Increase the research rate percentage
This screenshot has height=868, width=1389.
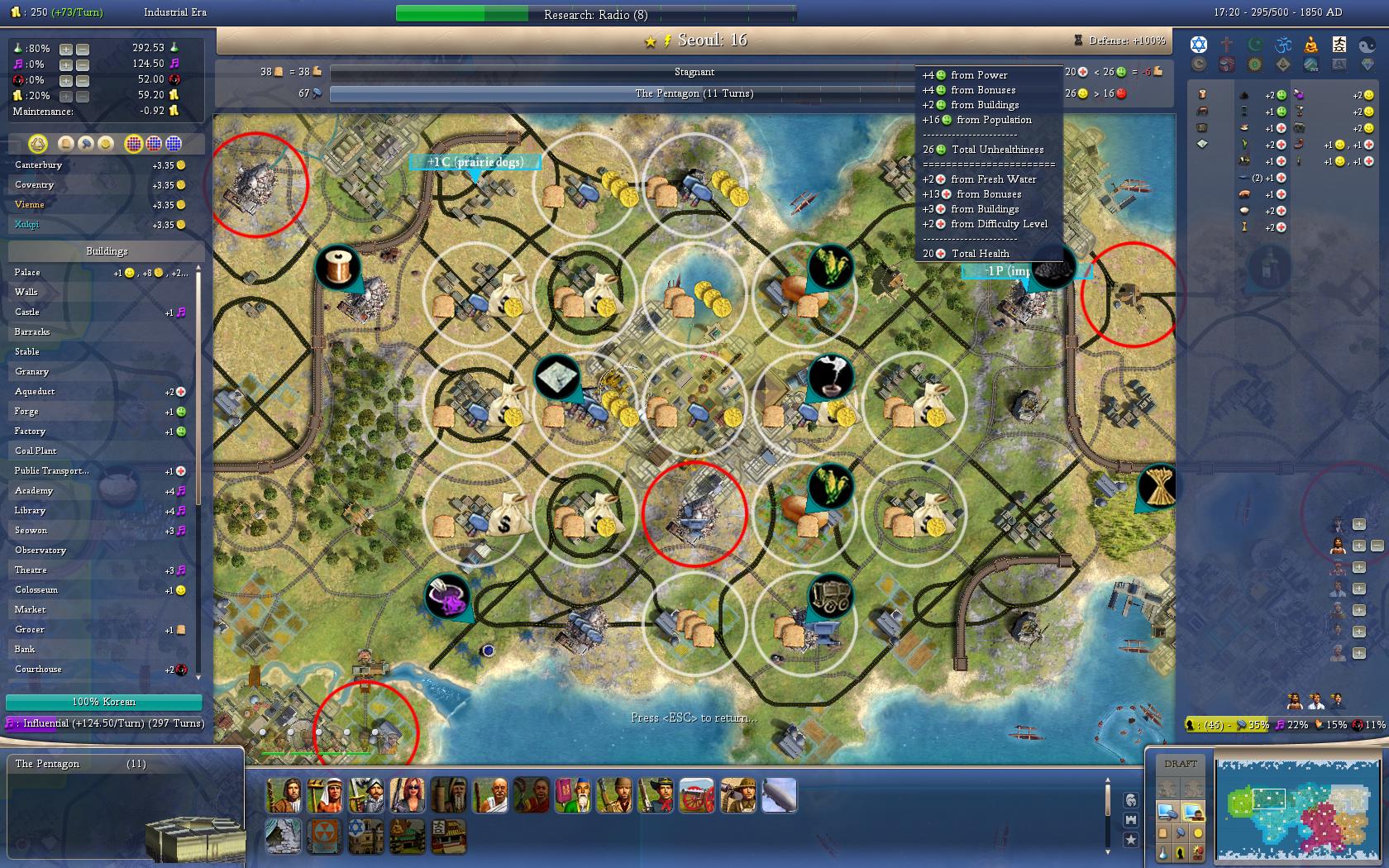[66, 49]
